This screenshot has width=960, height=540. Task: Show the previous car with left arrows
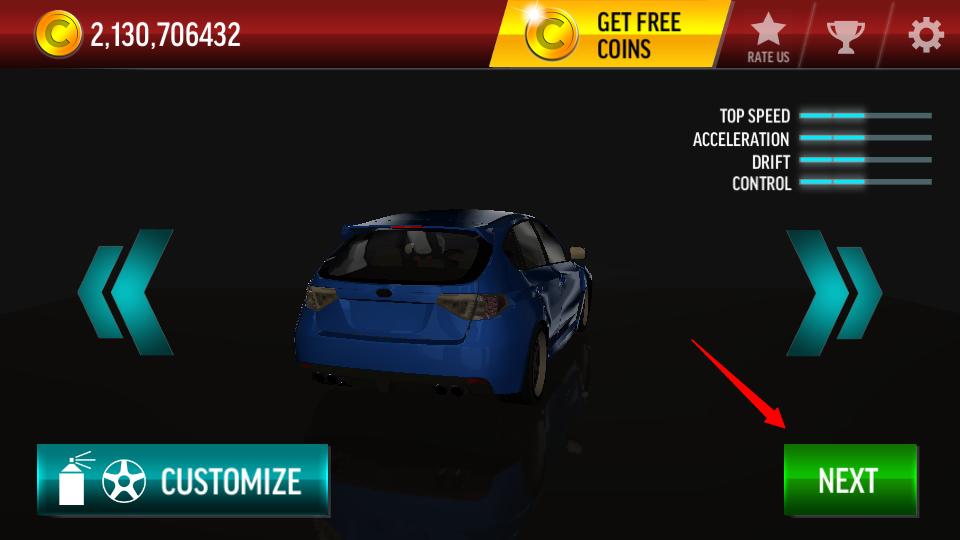126,292
